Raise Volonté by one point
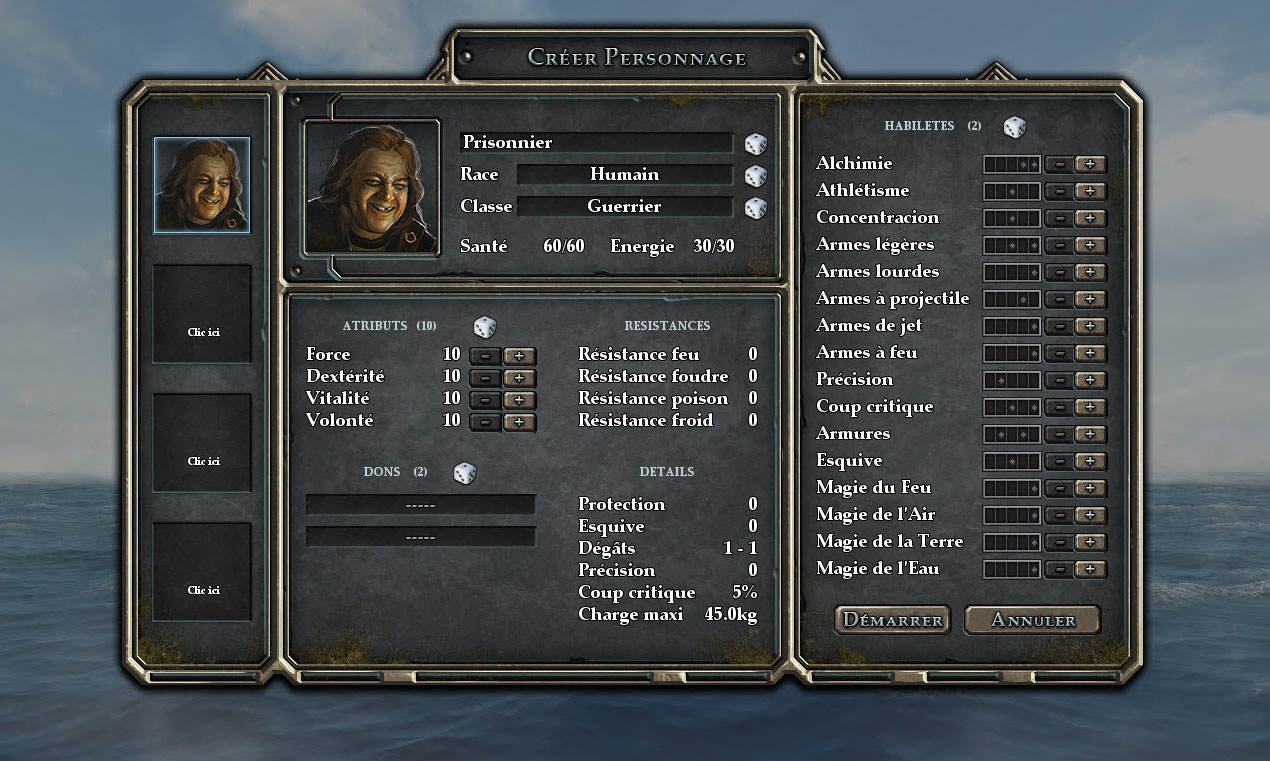 coord(519,422)
